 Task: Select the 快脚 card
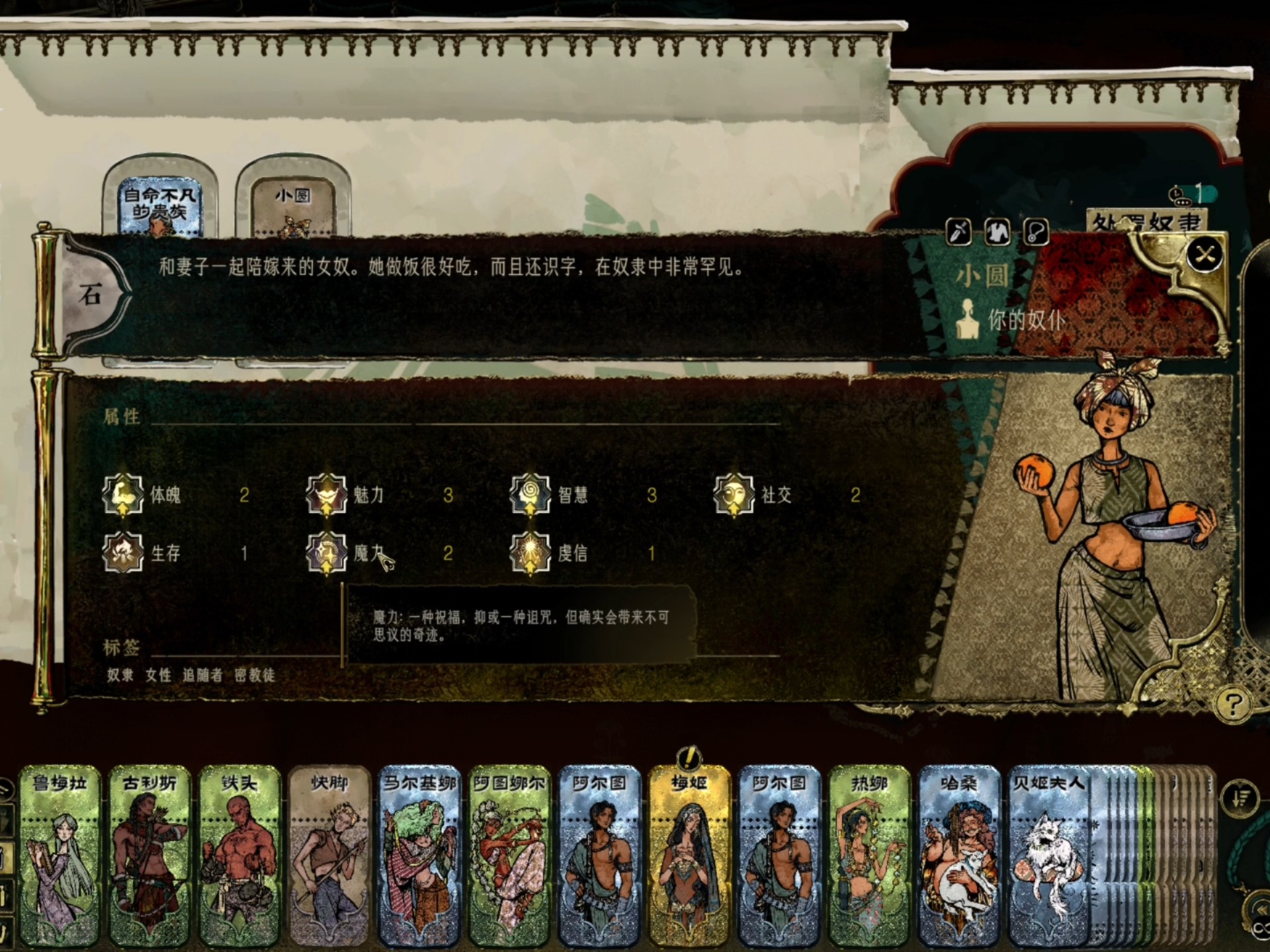[329, 856]
